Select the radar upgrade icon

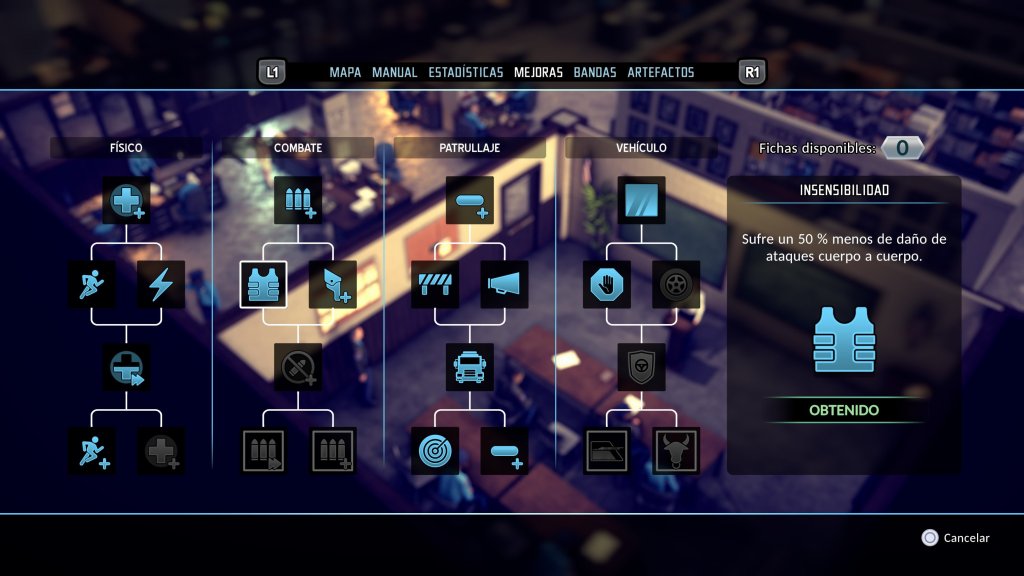click(x=435, y=451)
